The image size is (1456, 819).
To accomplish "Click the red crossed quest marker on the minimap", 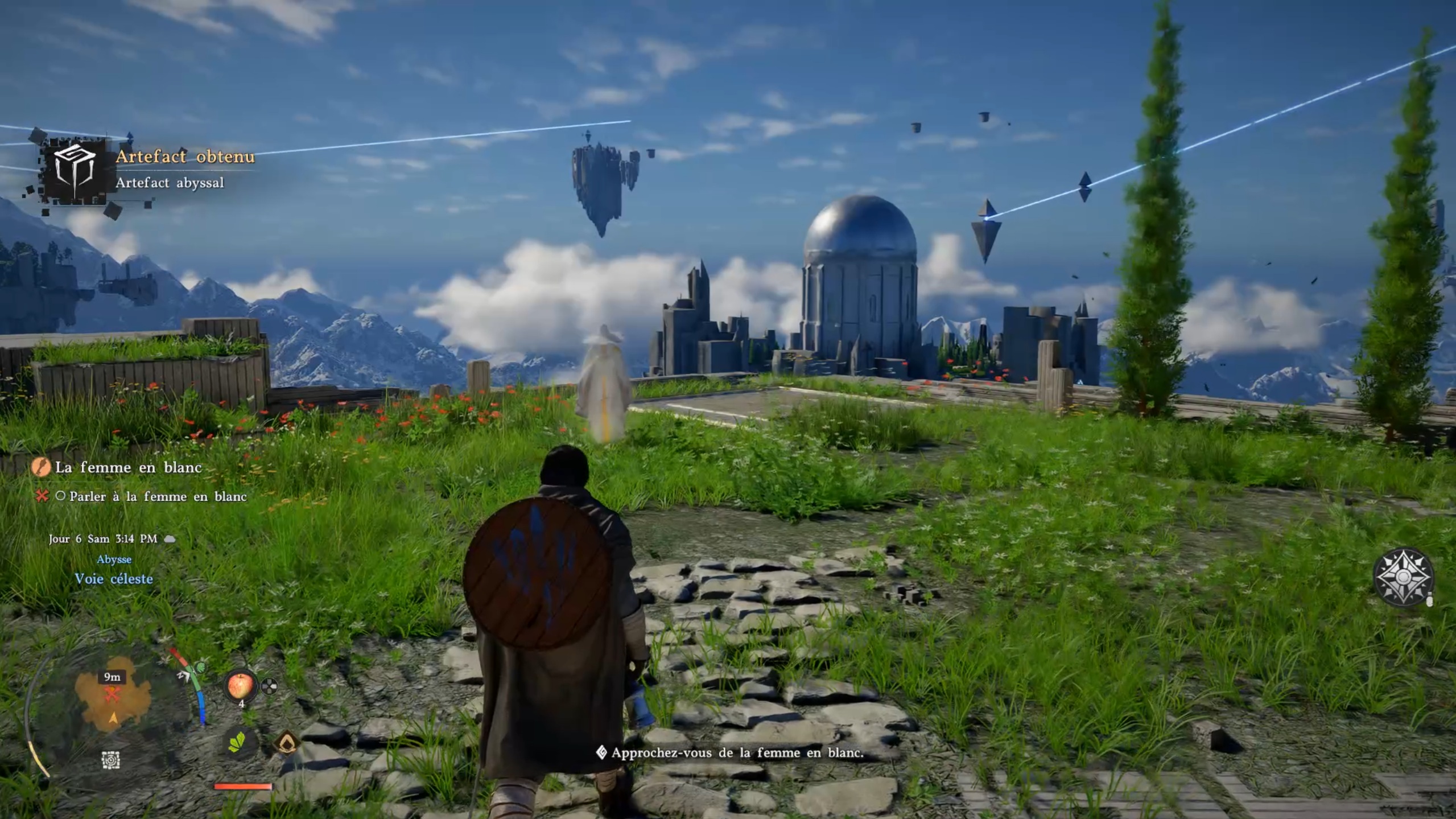I will 112,694.
